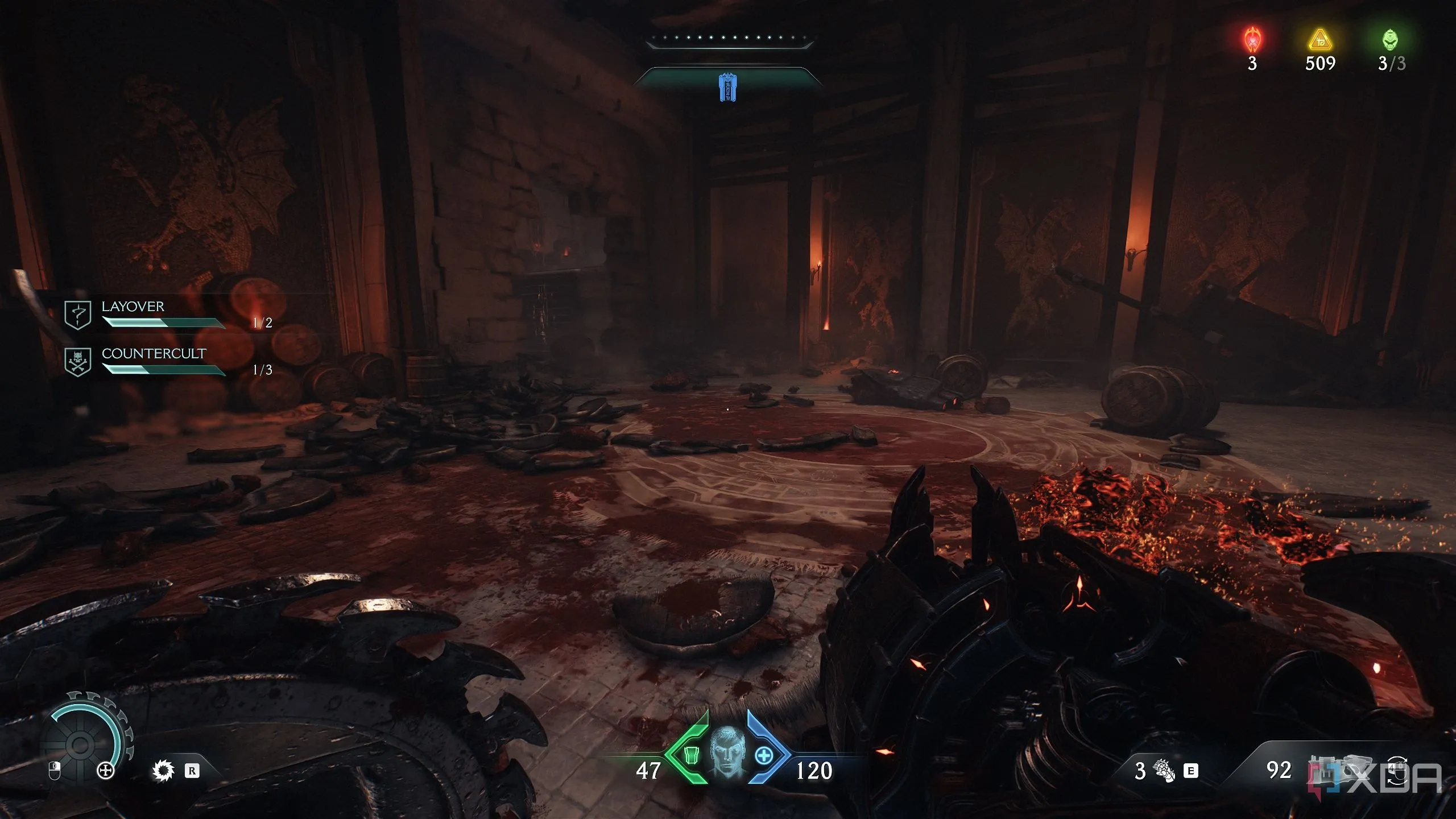Click the gold triangle currency icon
The width and height of the screenshot is (1456, 819).
coord(1320,40)
